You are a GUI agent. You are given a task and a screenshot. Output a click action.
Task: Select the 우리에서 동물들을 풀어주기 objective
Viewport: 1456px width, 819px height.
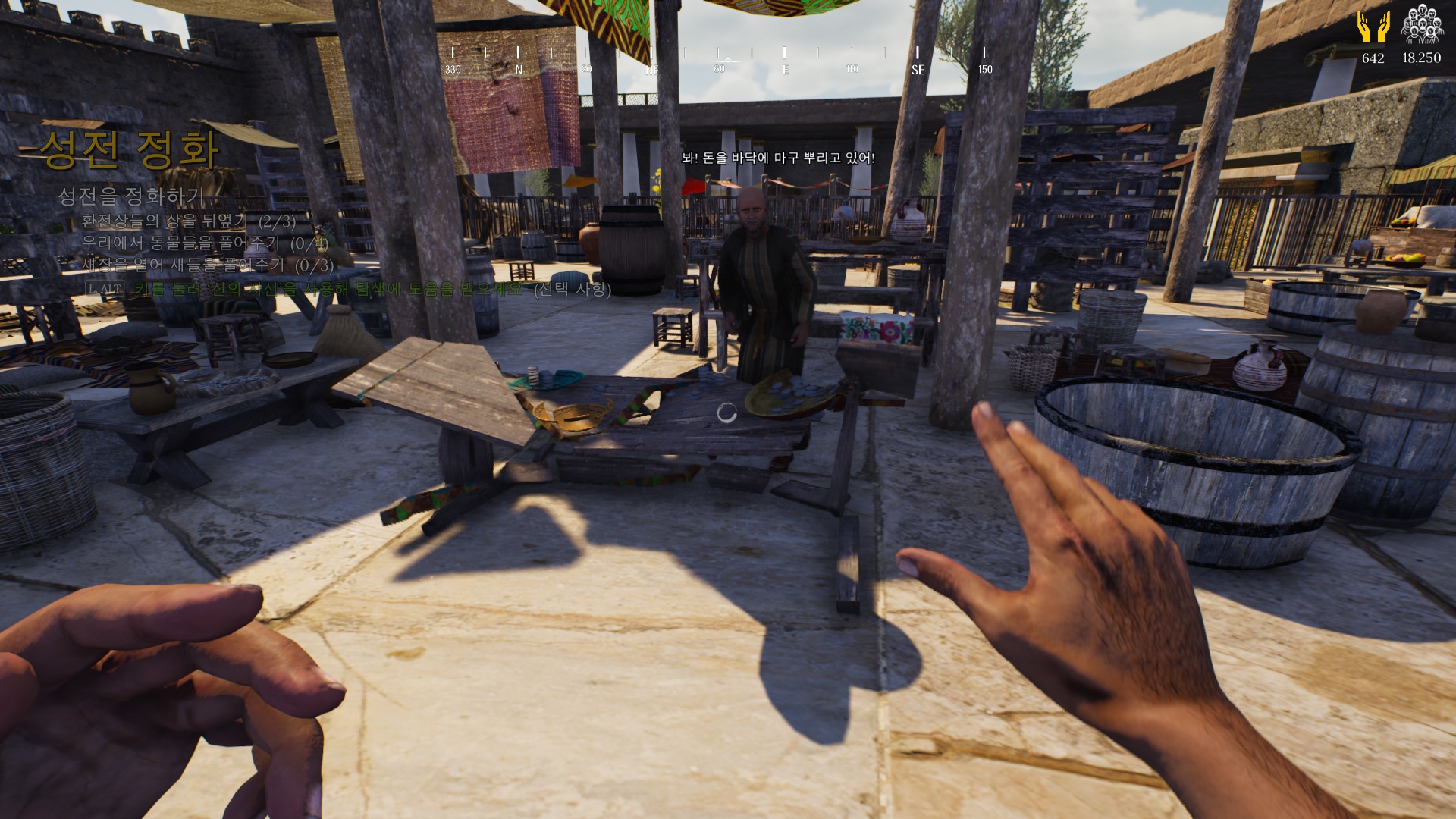205,243
